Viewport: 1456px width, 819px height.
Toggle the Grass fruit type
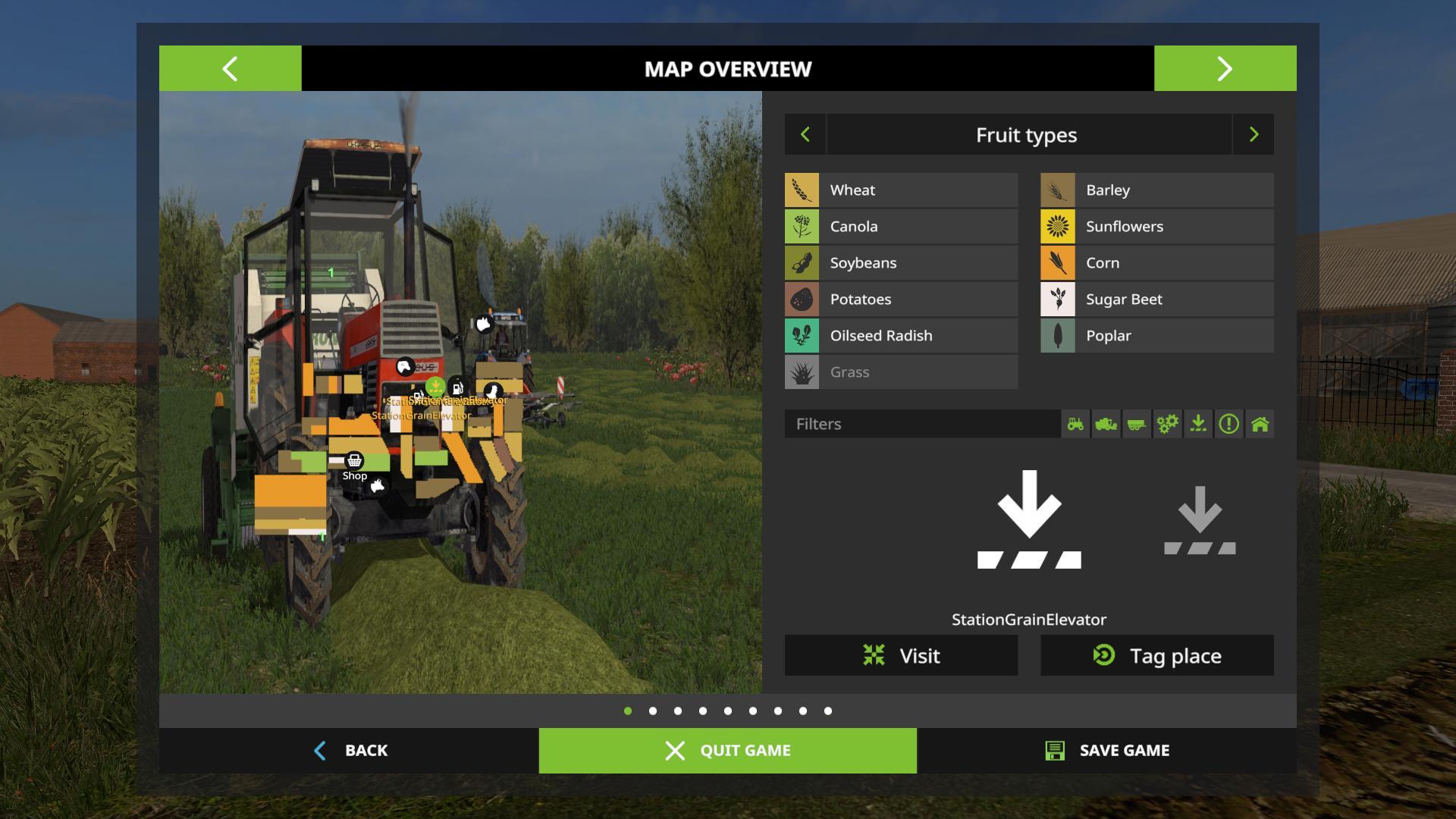901,372
